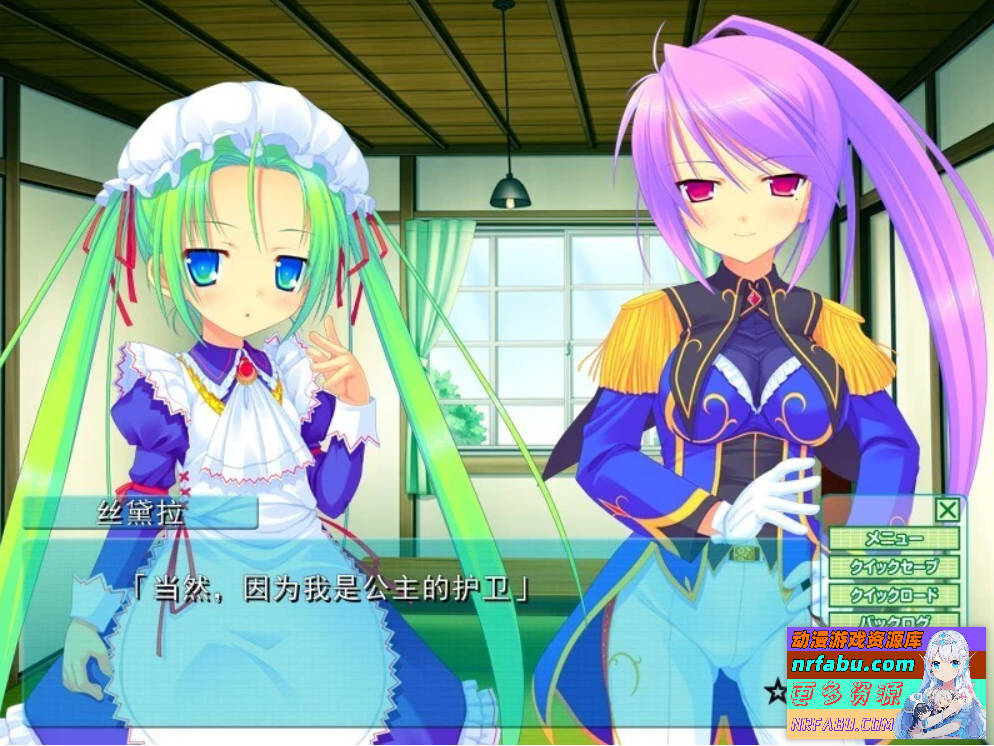The width and height of the screenshot is (994, 746).
Task: Close the quick menu with the X
Action: [x=947, y=510]
